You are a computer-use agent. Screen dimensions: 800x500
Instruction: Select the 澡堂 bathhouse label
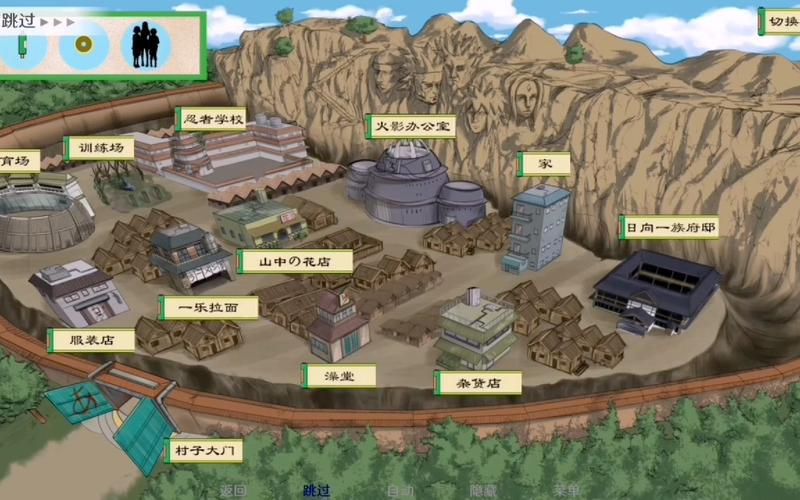340,375
